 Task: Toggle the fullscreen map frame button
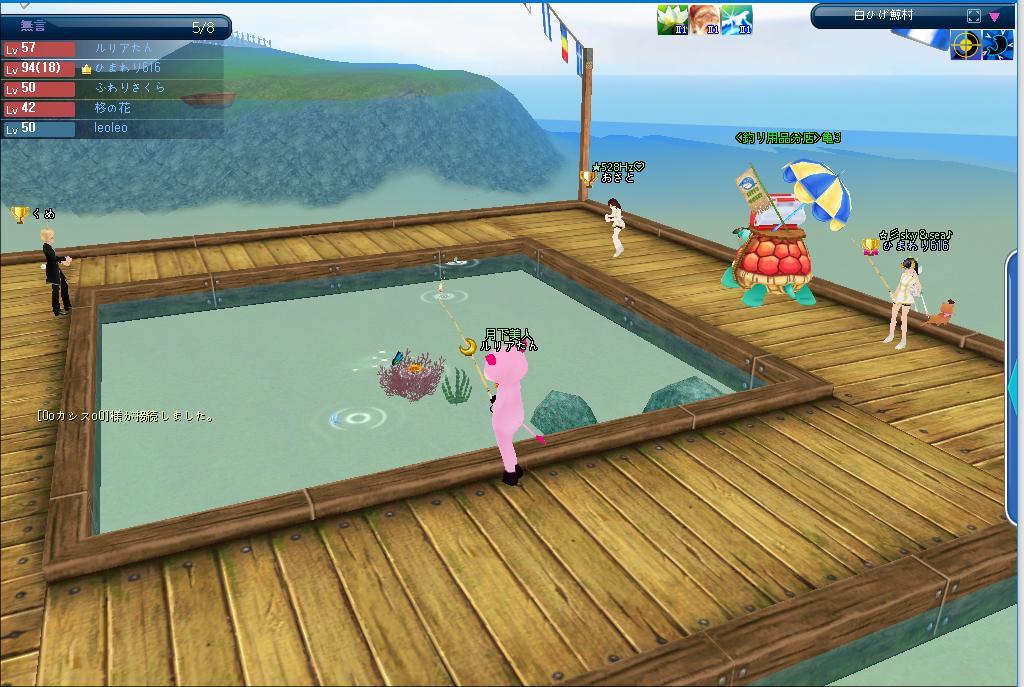[974, 16]
